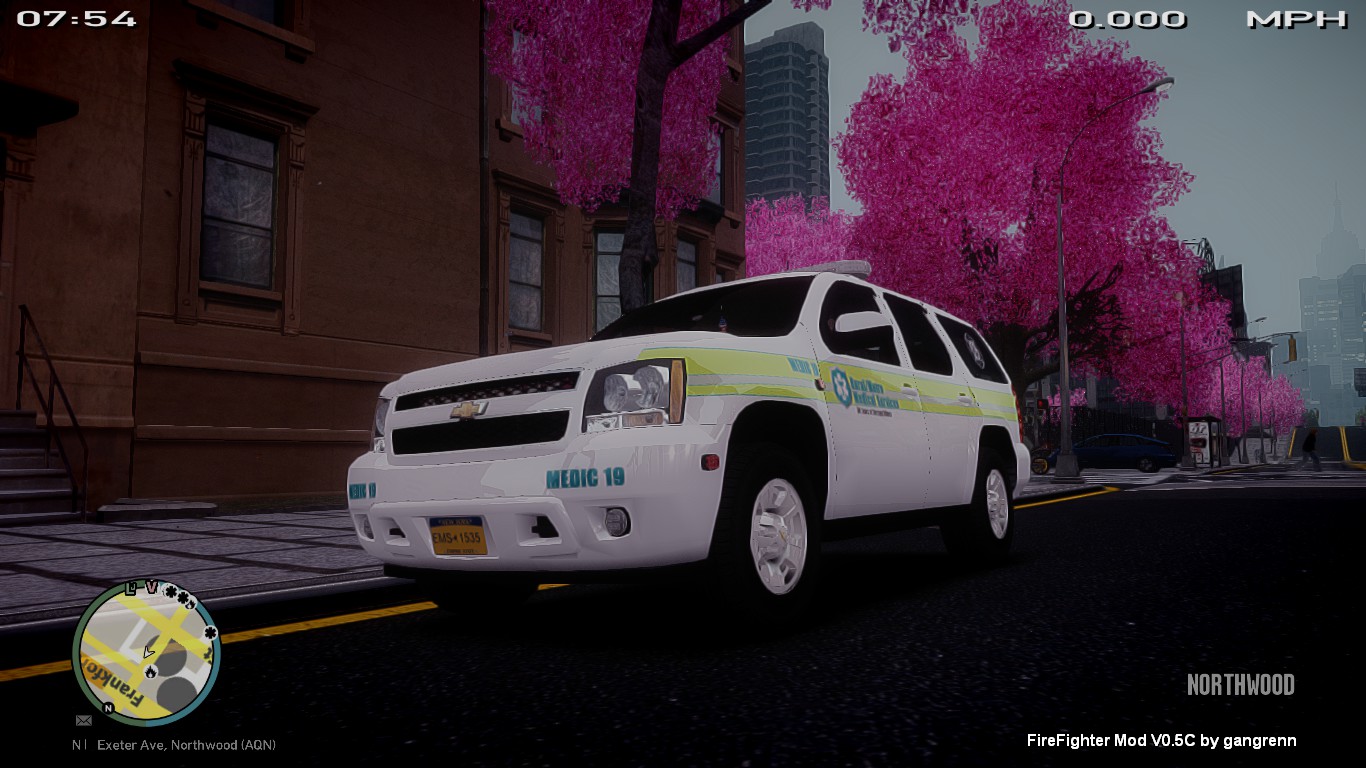The image size is (1366, 768).
Task: Select the Exeter Ave location text
Action: (x=185, y=745)
